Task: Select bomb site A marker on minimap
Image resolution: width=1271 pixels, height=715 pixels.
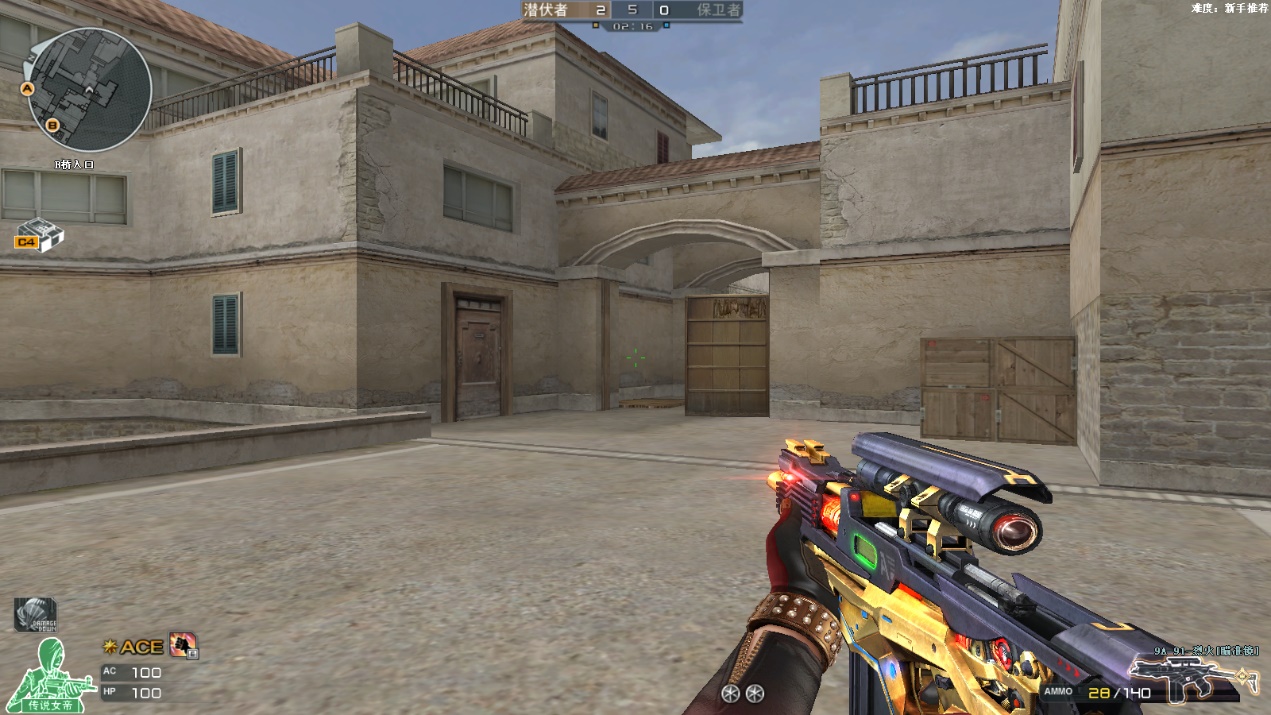Action: tap(29, 89)
